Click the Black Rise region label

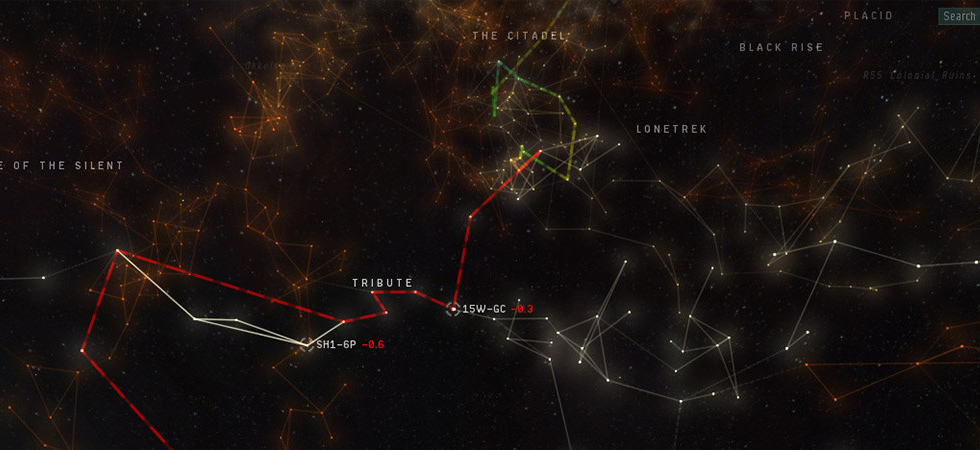781,47
